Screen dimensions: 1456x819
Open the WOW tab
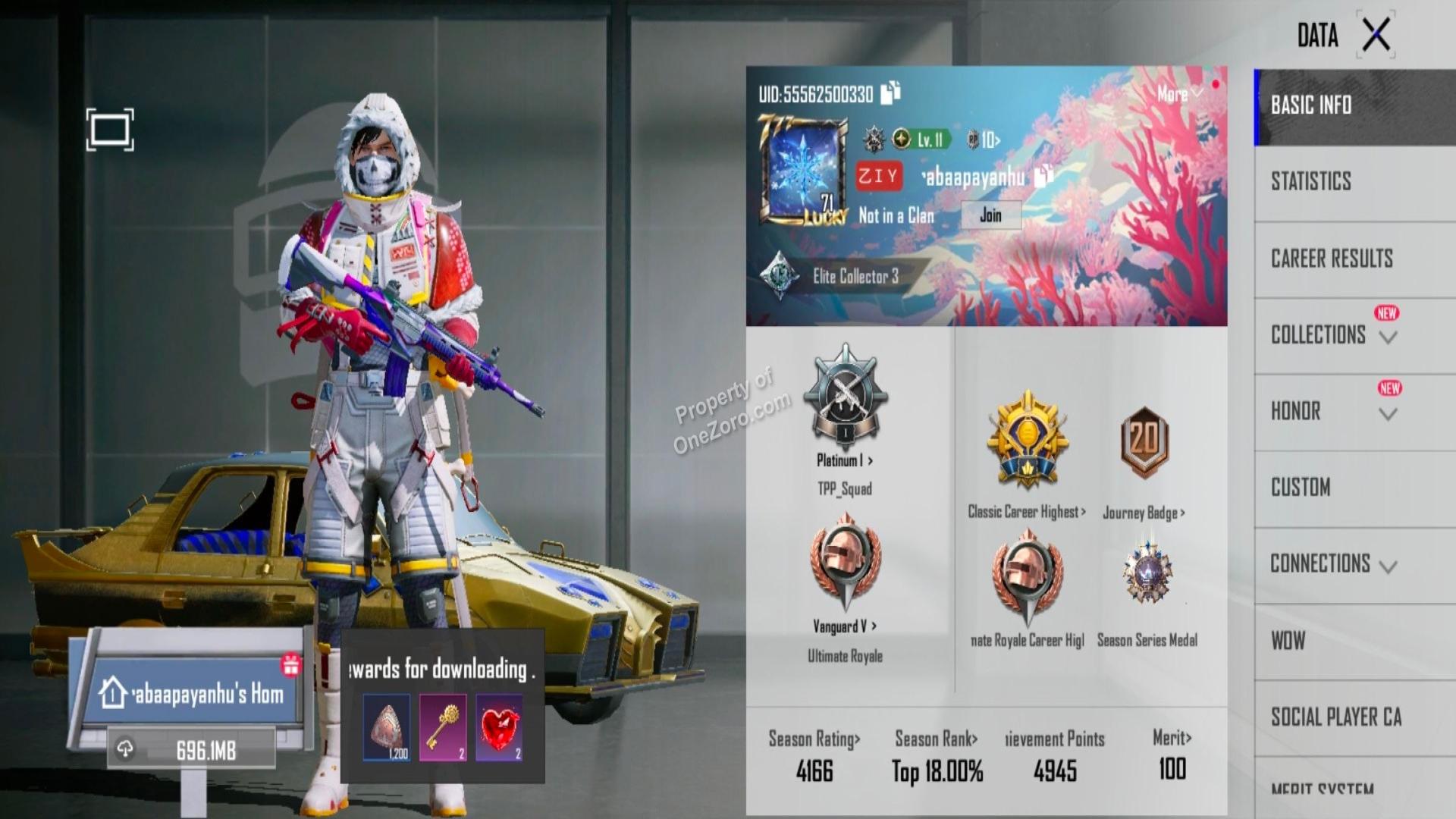coord(1288,641)
